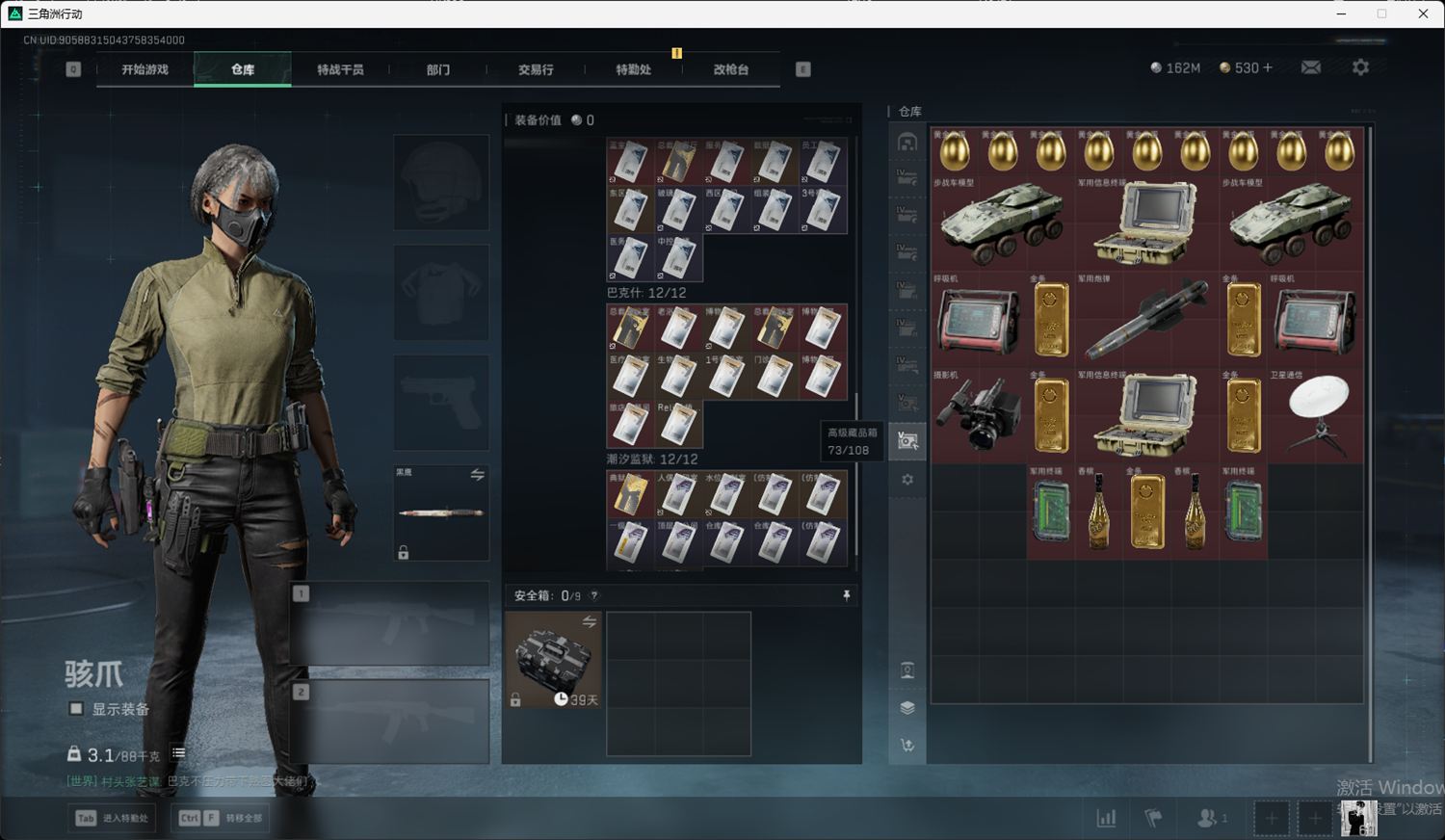
Task: Toggle the 显示装备 checkbox
Action: 76,709
